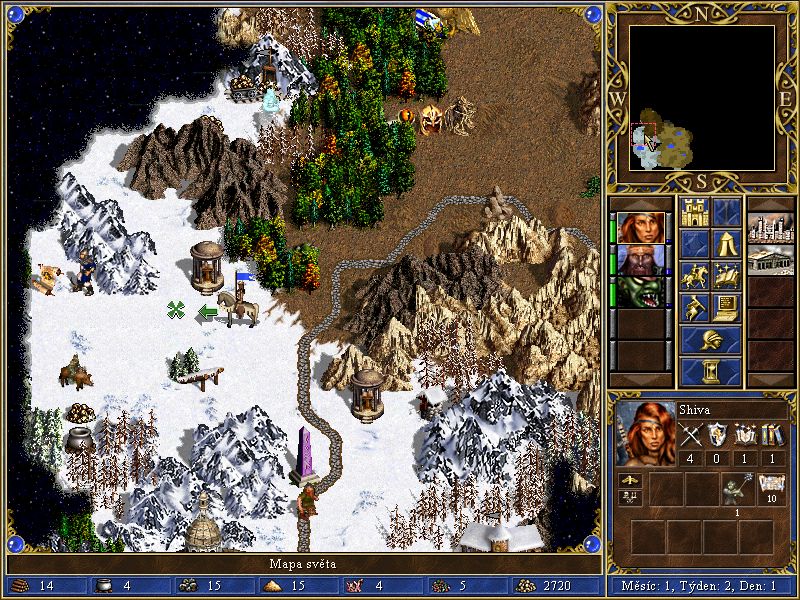
Task: Open system options via computer icon
Action: tap(727, 307)
